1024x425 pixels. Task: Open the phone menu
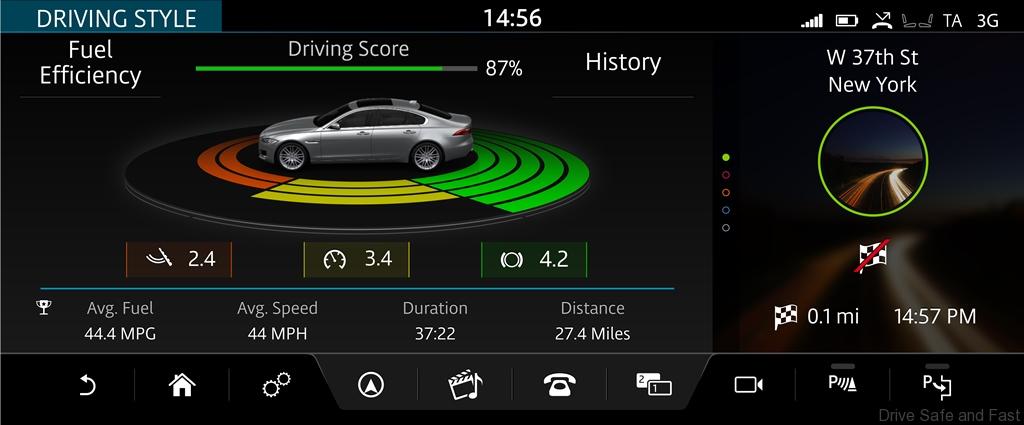click(560, 385)
